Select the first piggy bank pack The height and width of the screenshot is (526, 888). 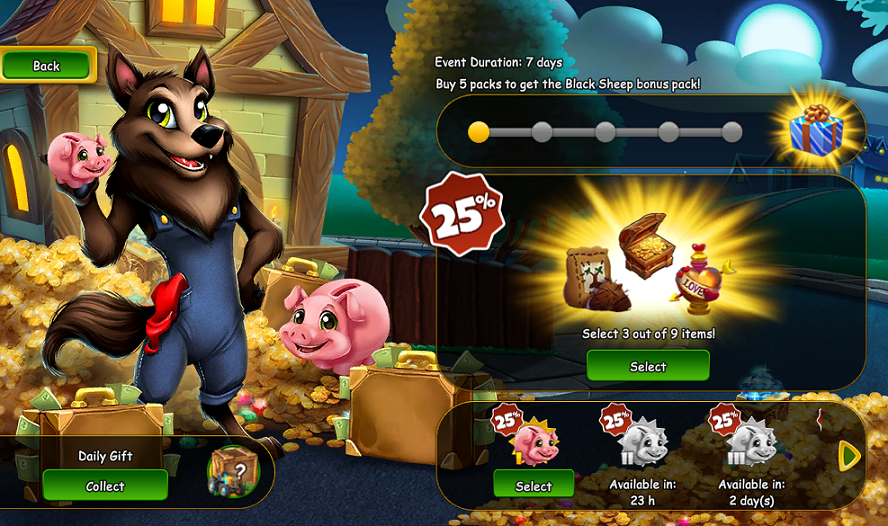tap(533, 486)
